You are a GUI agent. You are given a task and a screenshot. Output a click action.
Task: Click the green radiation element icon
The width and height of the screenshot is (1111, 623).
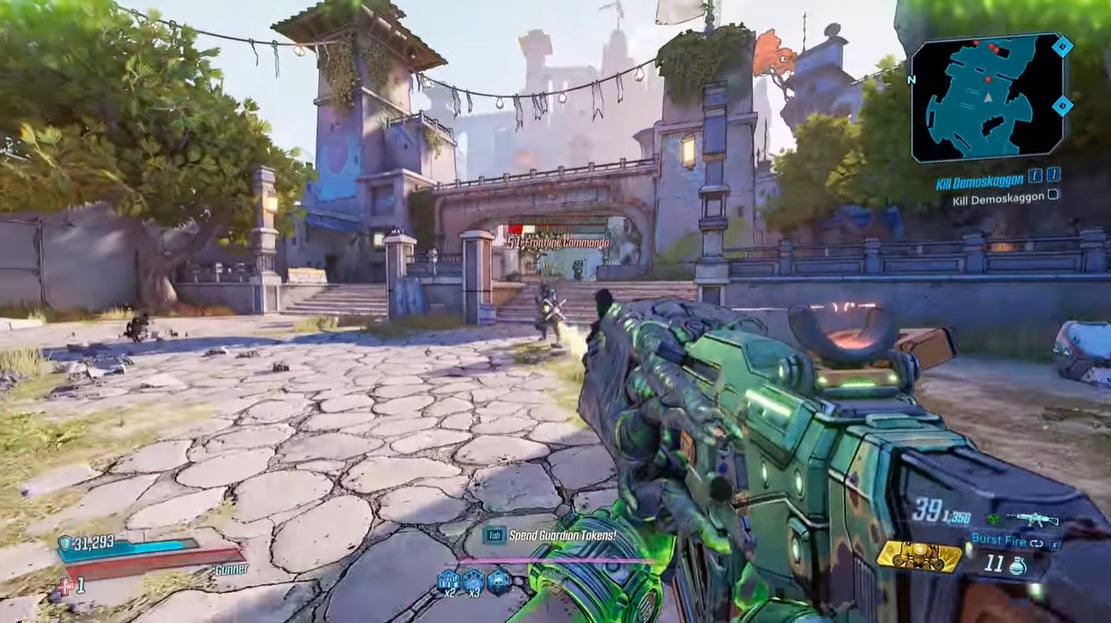(992, 520)
